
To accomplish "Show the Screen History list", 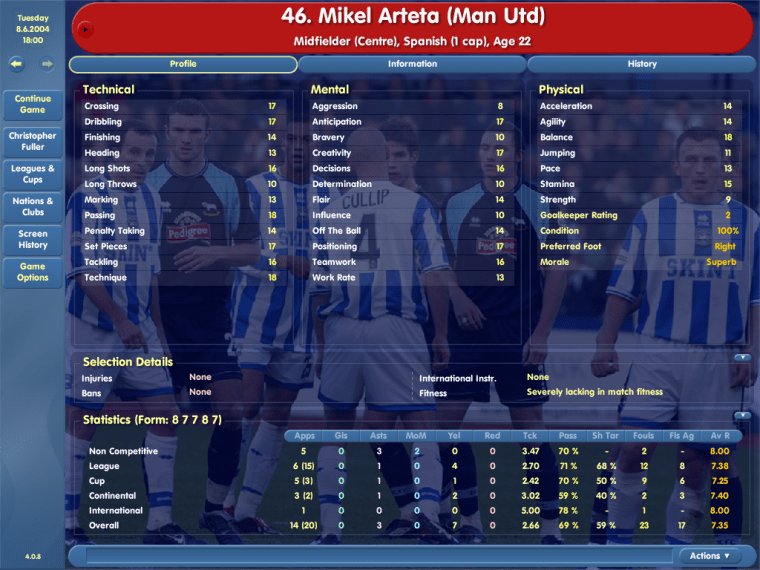I will tap(33, 239).
